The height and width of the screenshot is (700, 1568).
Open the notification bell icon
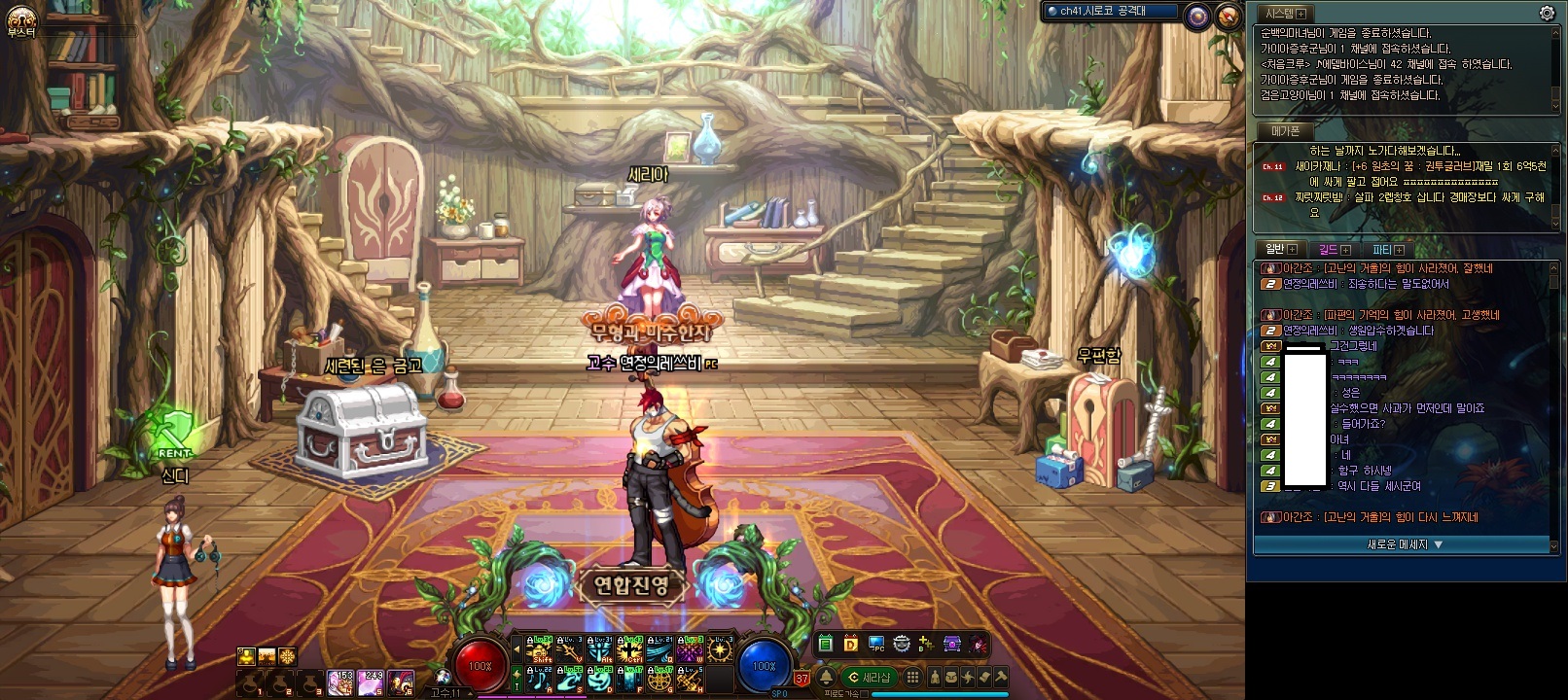point(826,678)
